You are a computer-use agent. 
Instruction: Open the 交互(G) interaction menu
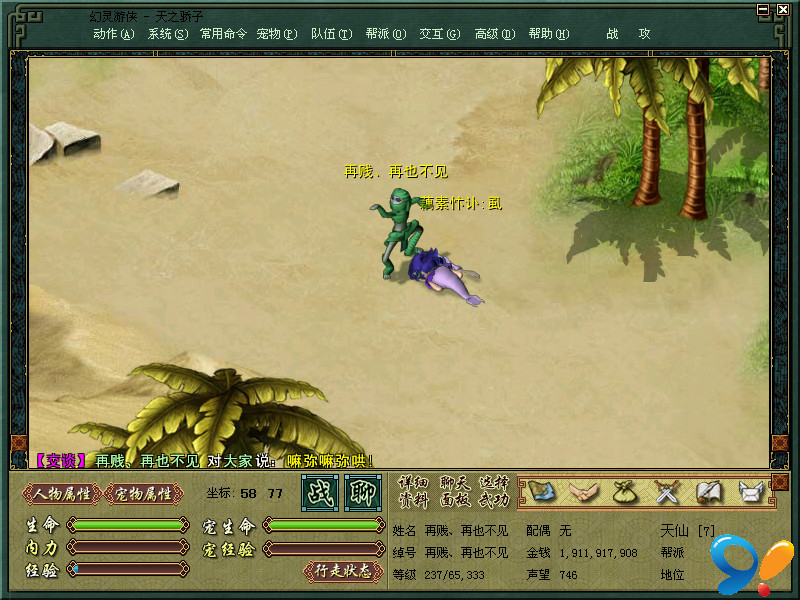tap(440, 34)
